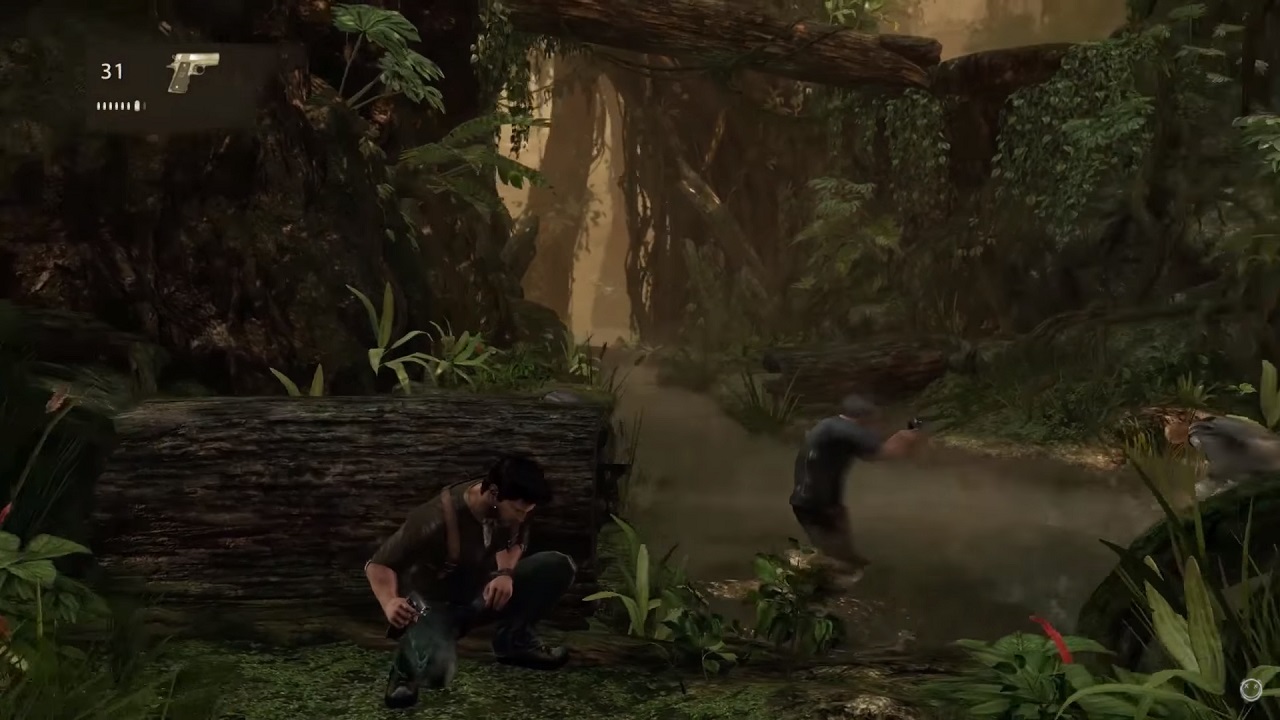The height and width of the screenshot is (720, 1280).
Task: Click the smiley-face channel watermark
Action: (1251, 688)
